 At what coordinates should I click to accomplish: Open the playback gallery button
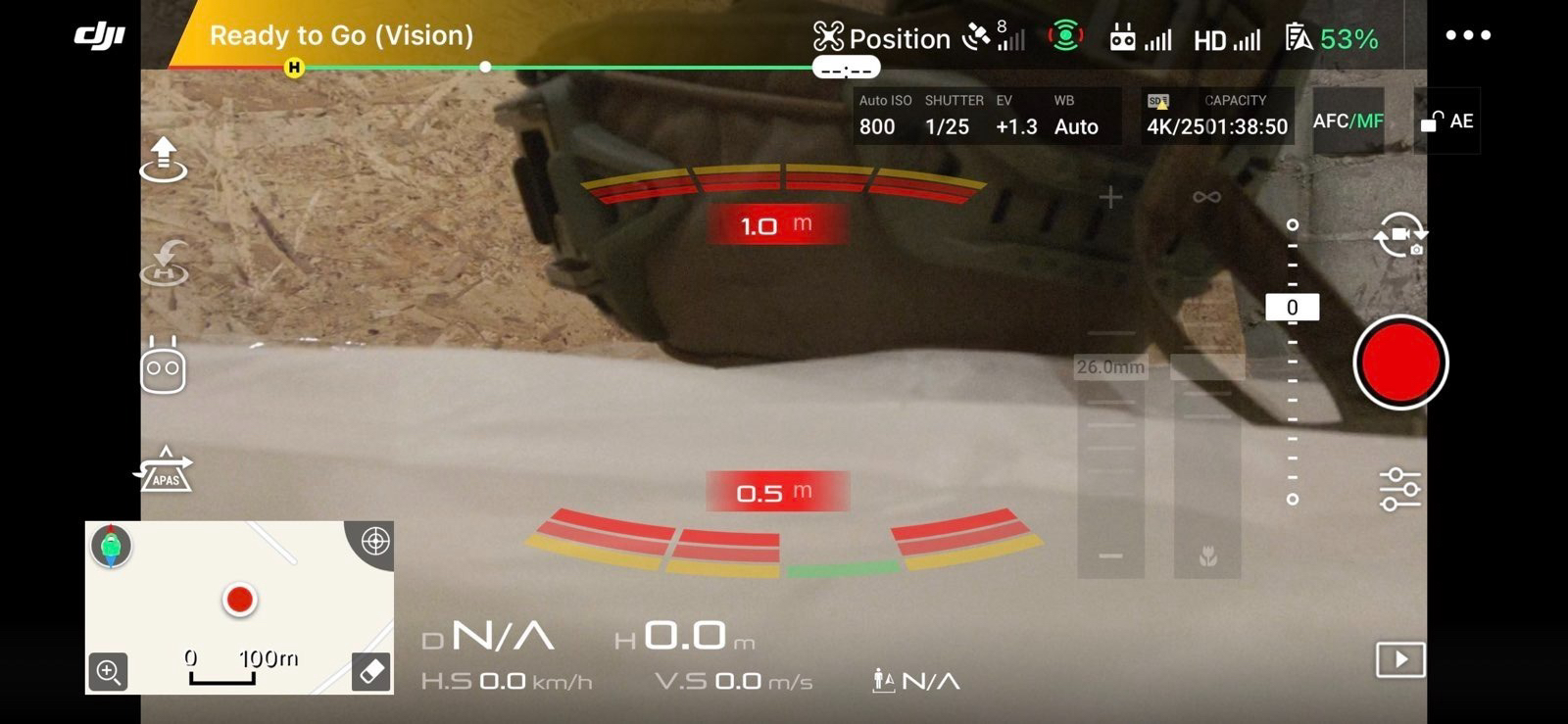(1399, 659)
